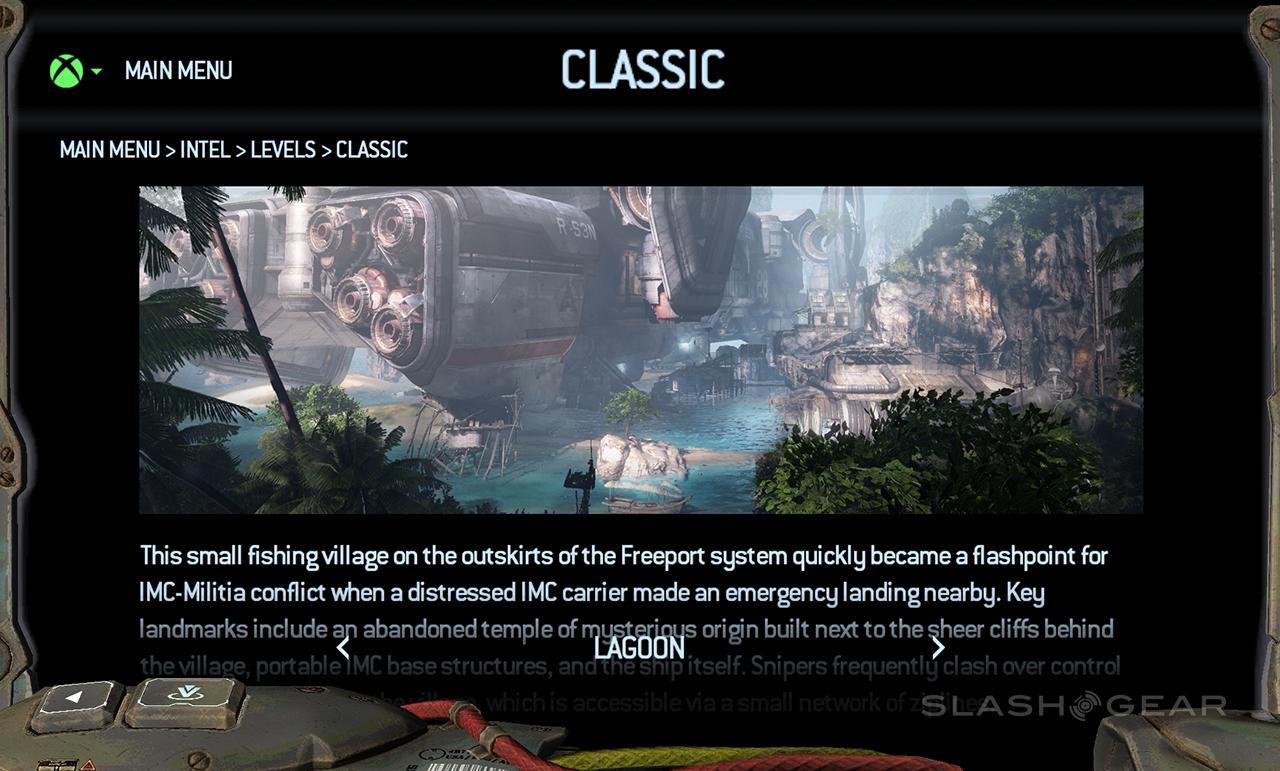Open INTEL from the breadcrumb trail
Viewport: 1280px width, 771px height.
(205, 150)
